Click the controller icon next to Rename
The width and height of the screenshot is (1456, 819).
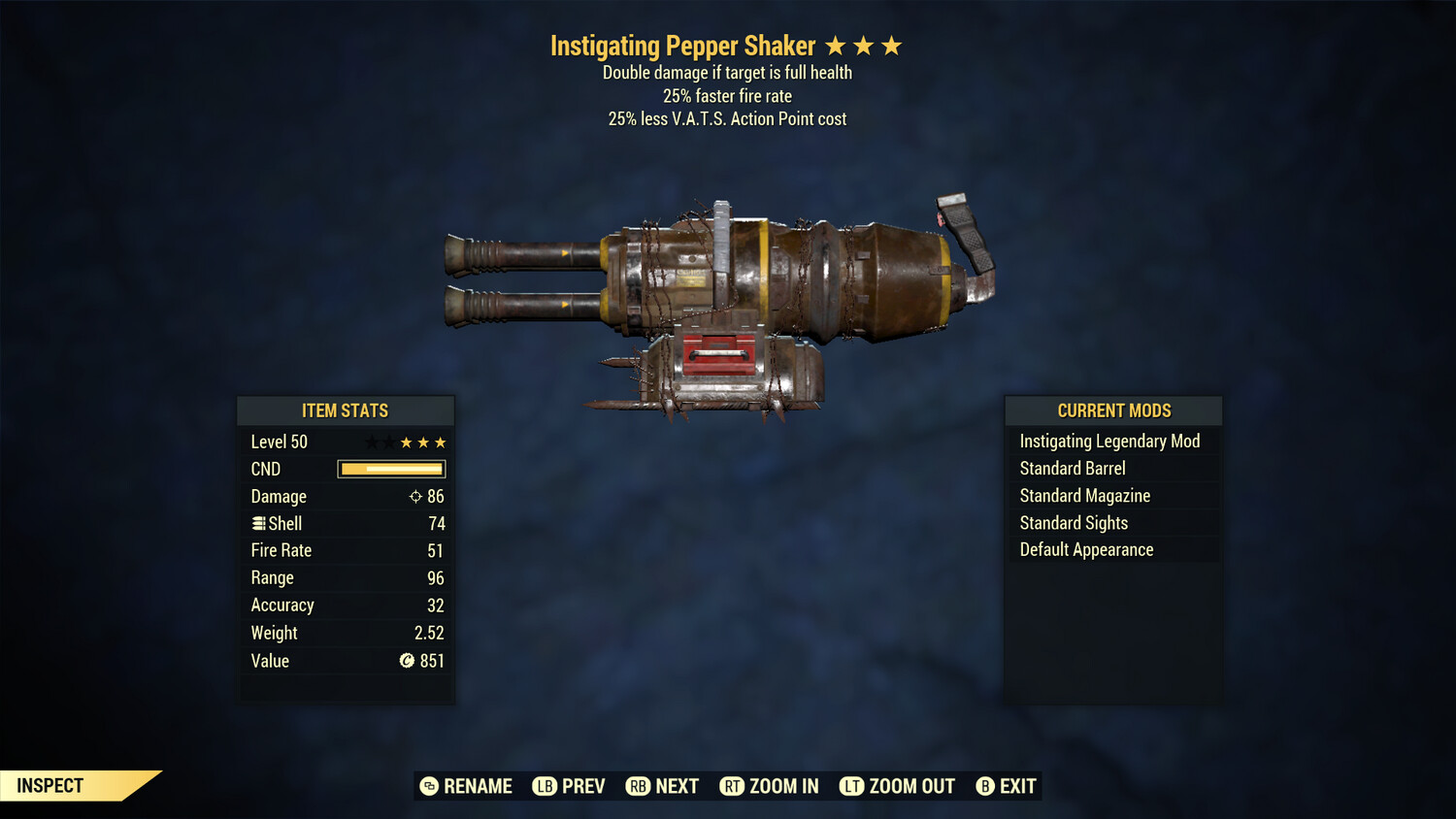[x=428, y=786]
